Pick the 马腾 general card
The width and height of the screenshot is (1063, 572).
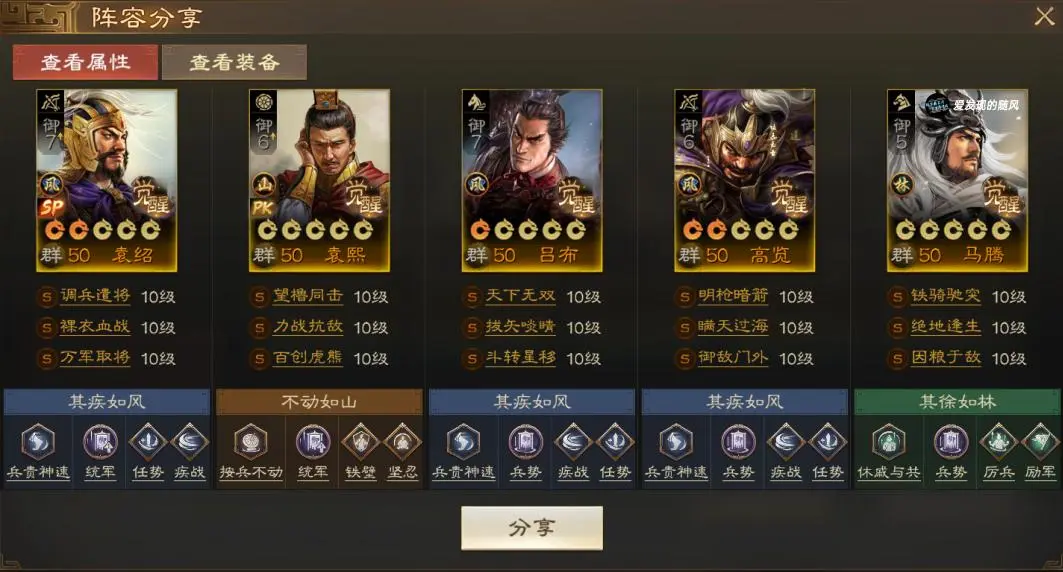pyautogui.click(x=957, y=180)
